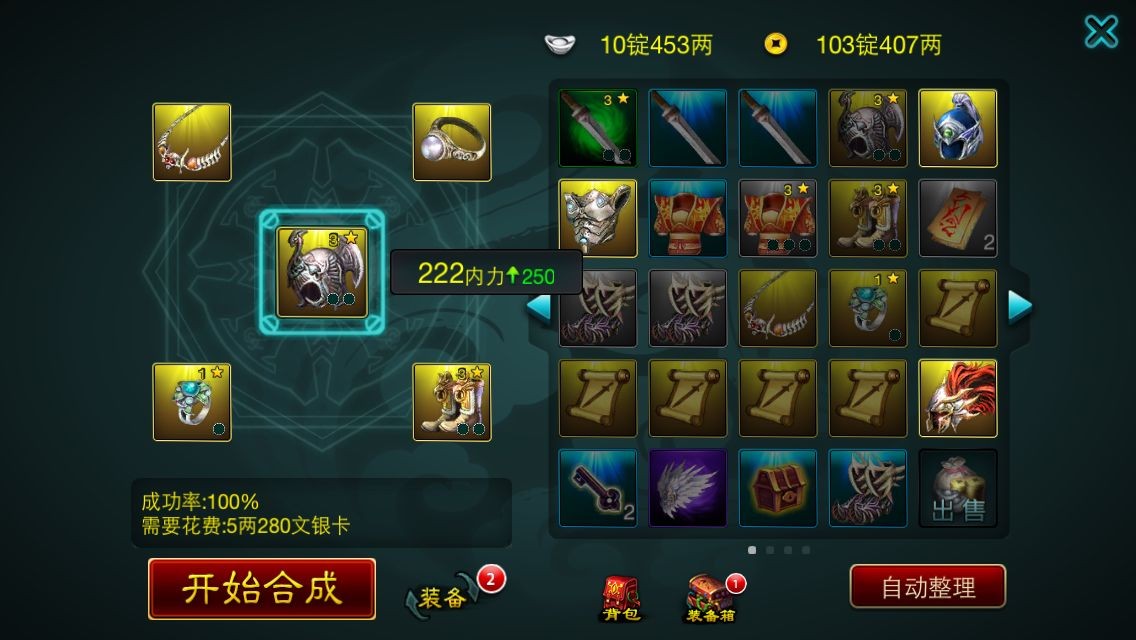This screenshot has width=1136, height=640.
Task: Pick the silver chest armor item
Action: tap(598, 218)
